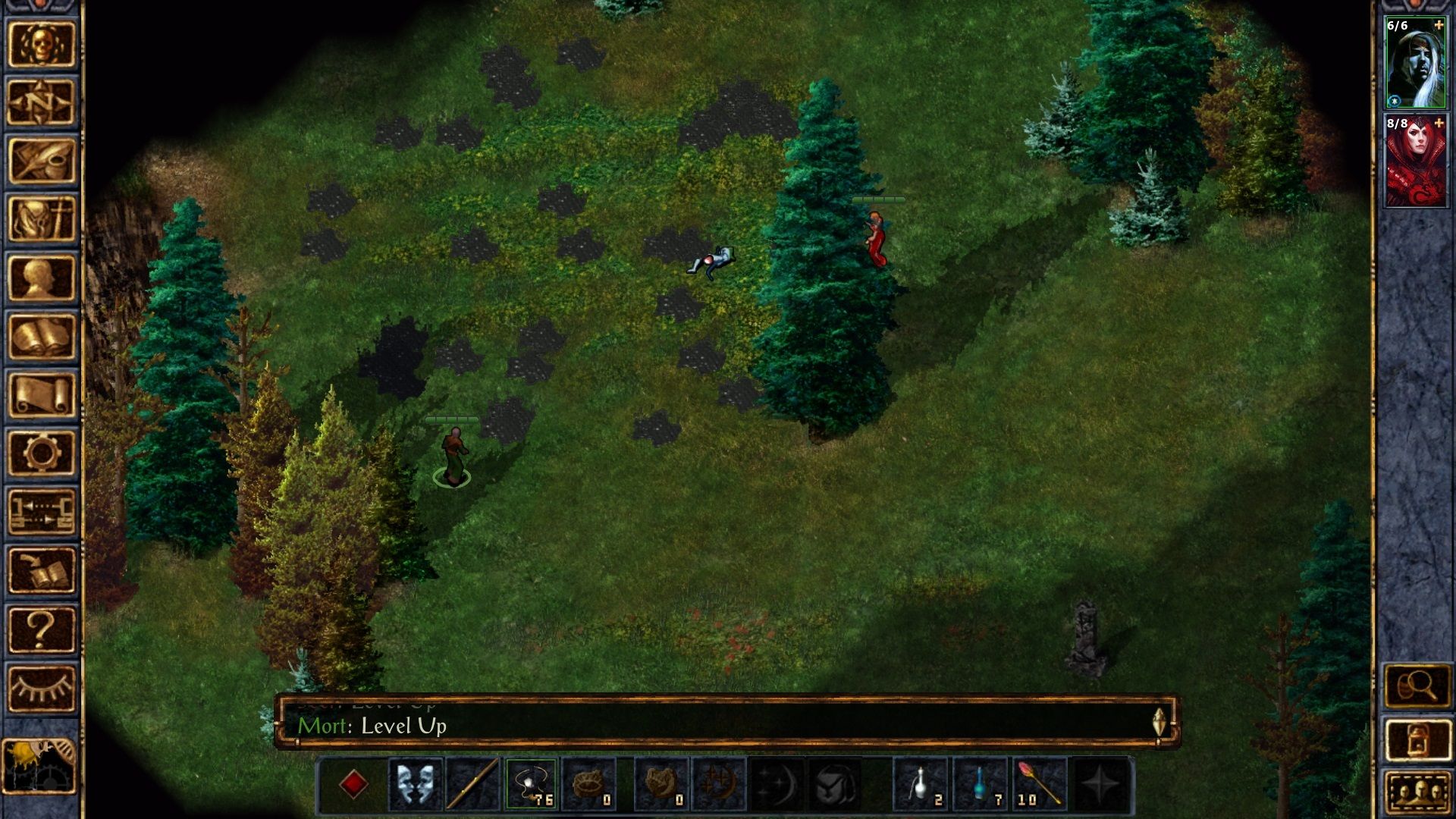This screenshot has width=1456, height=819.
Task: Hide the interface with the eye button
Action: coord(41,688)
